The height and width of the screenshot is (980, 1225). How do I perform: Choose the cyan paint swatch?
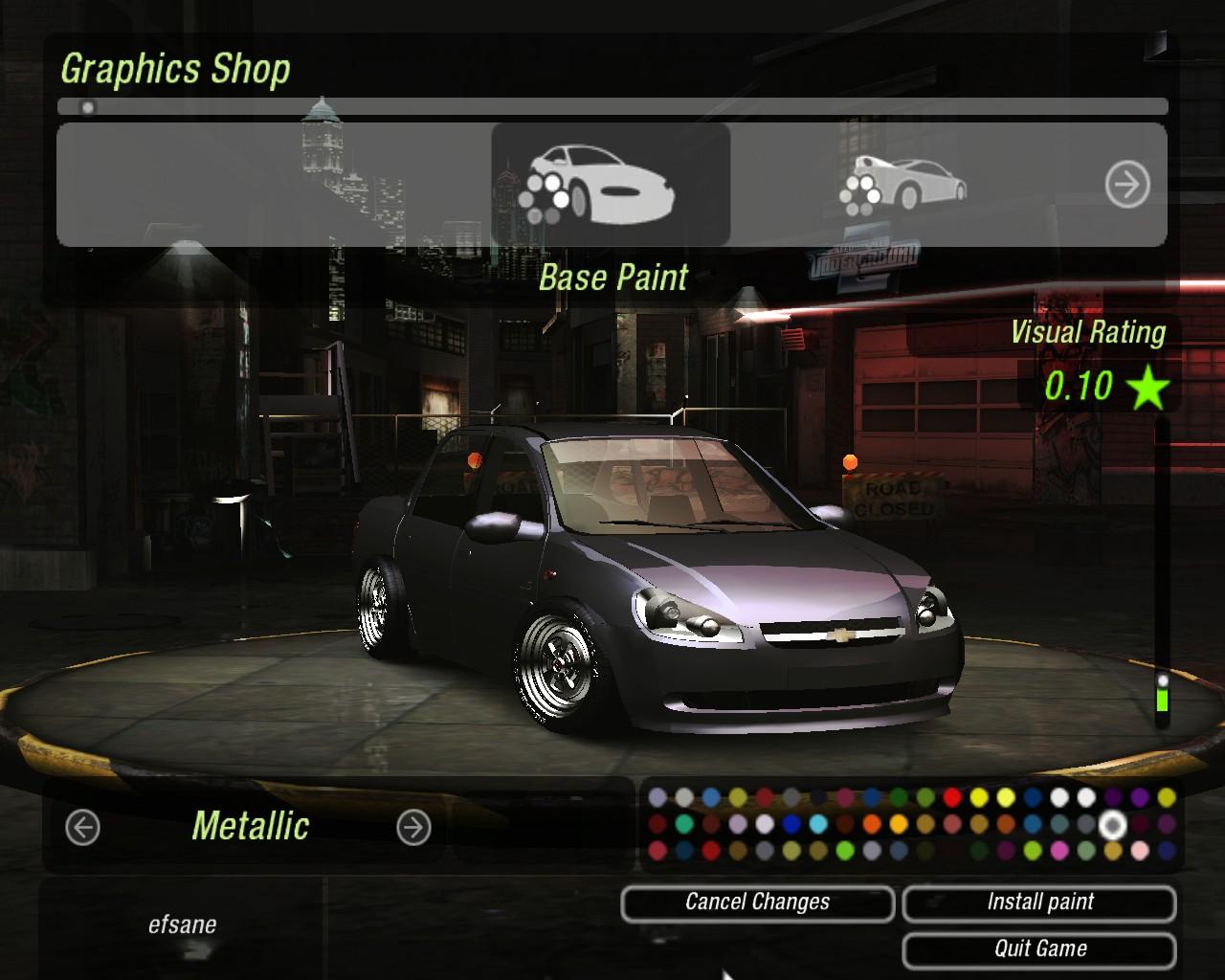pyautogui.click(x=818, y=823)
